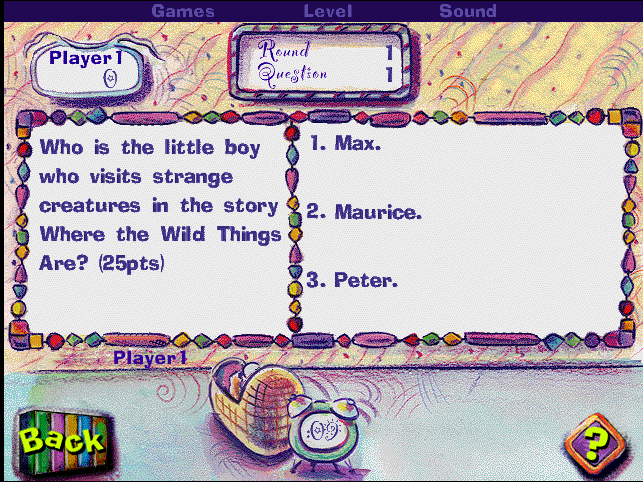Open the Games menu
Viewport: 643px width, 482px height.
click(183, 11)
